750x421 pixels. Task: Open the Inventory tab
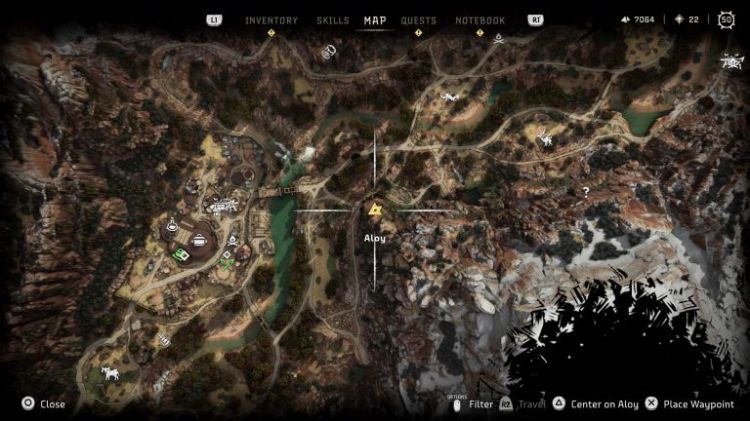tap(271, 20)
